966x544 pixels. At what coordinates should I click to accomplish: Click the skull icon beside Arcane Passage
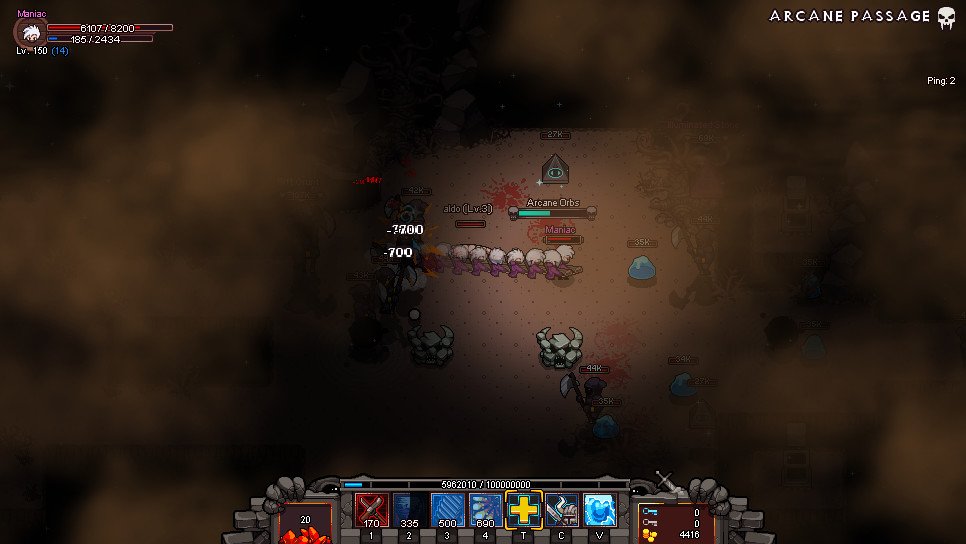[946, 17]
